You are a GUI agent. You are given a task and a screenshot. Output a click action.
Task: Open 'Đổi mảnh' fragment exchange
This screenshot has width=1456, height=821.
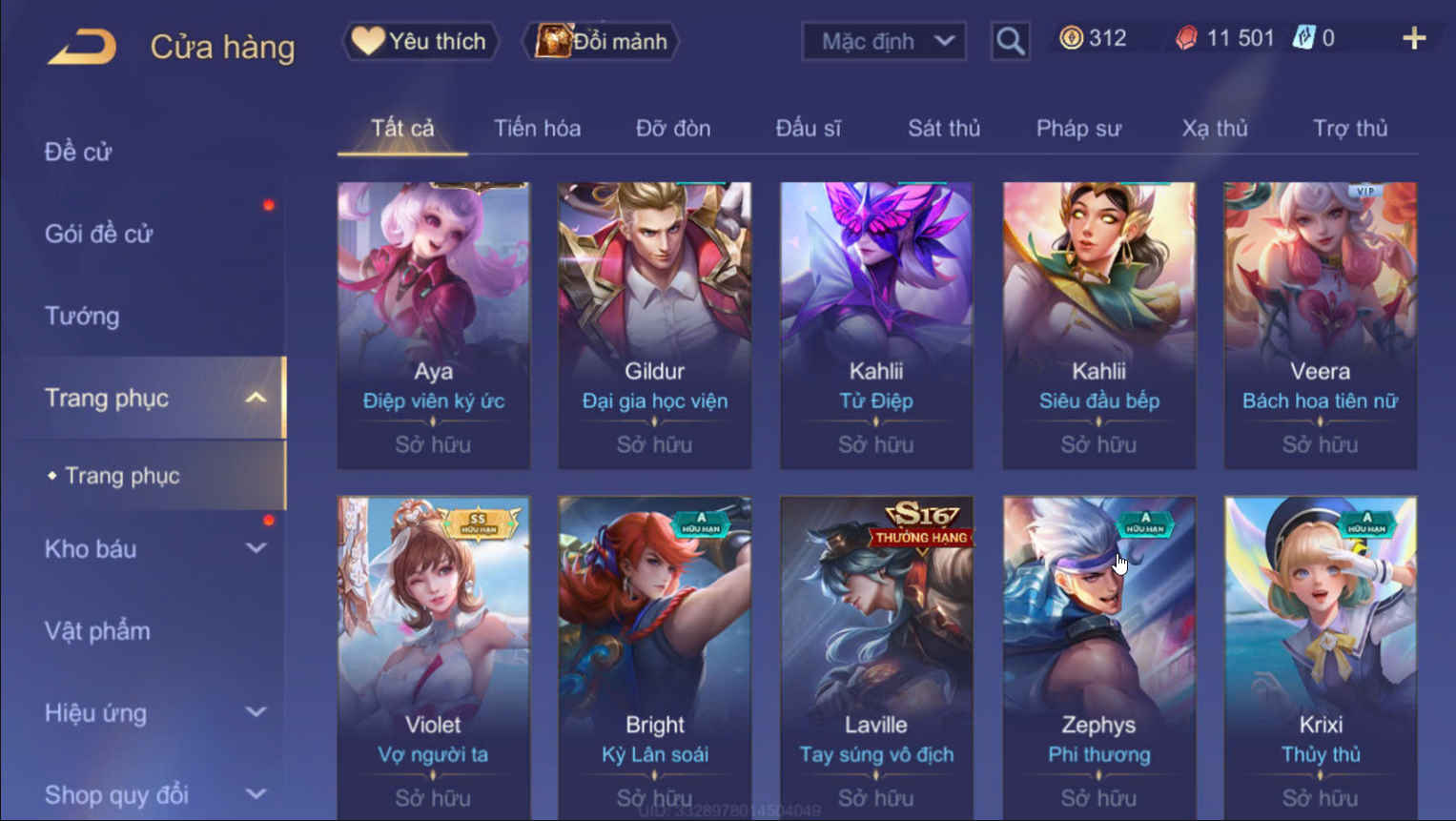pyautogui.click(x=600, y=41)
